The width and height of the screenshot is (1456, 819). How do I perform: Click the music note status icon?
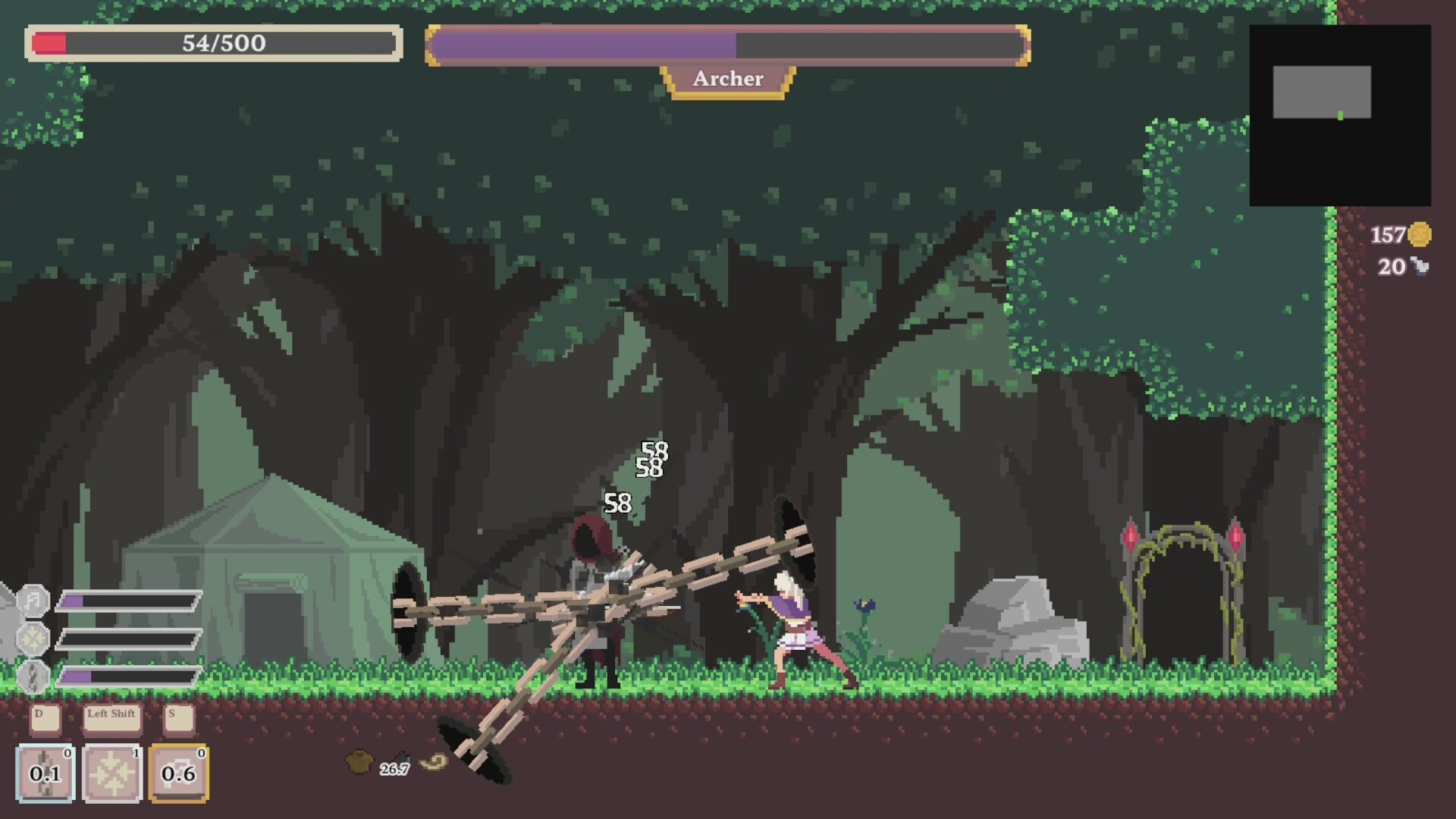coord(33,599)
